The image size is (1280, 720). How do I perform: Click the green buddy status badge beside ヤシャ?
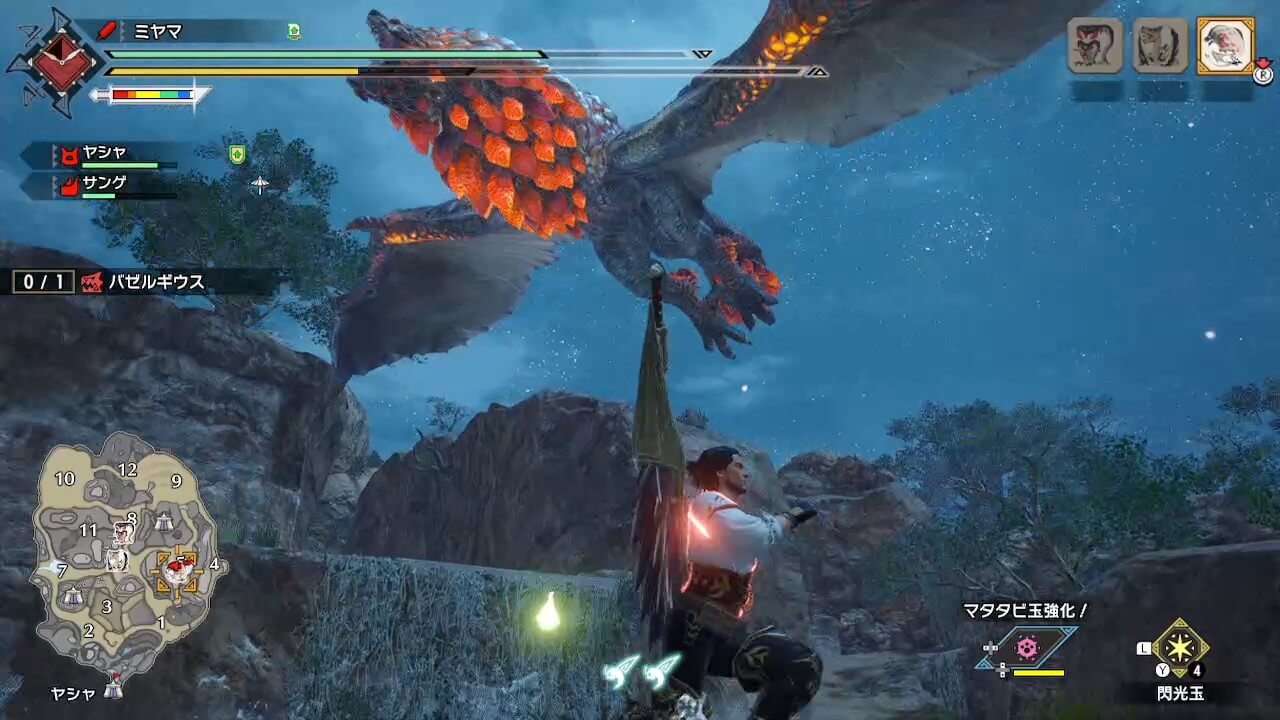[x=237, y=154]
